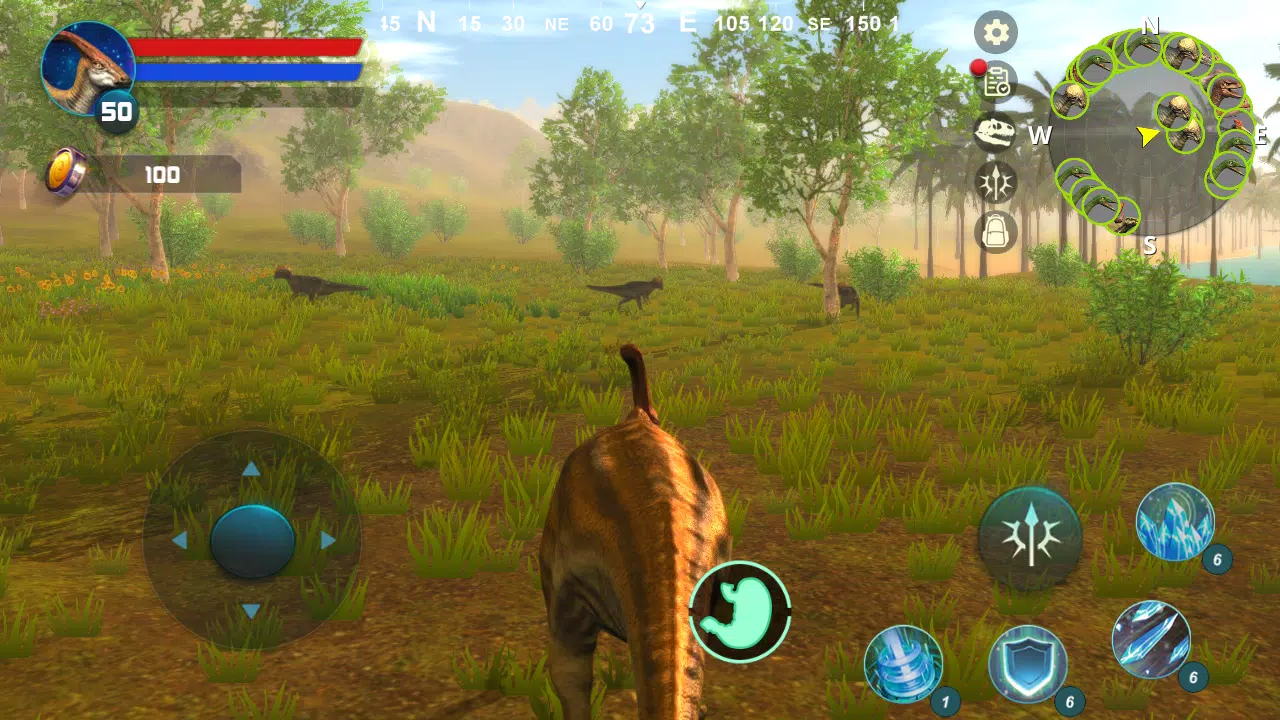Image resolution: width=1280 pixels, height=720 pixels.
Task: Open the quest log with red notification
Action: click(x=996, y=85)
